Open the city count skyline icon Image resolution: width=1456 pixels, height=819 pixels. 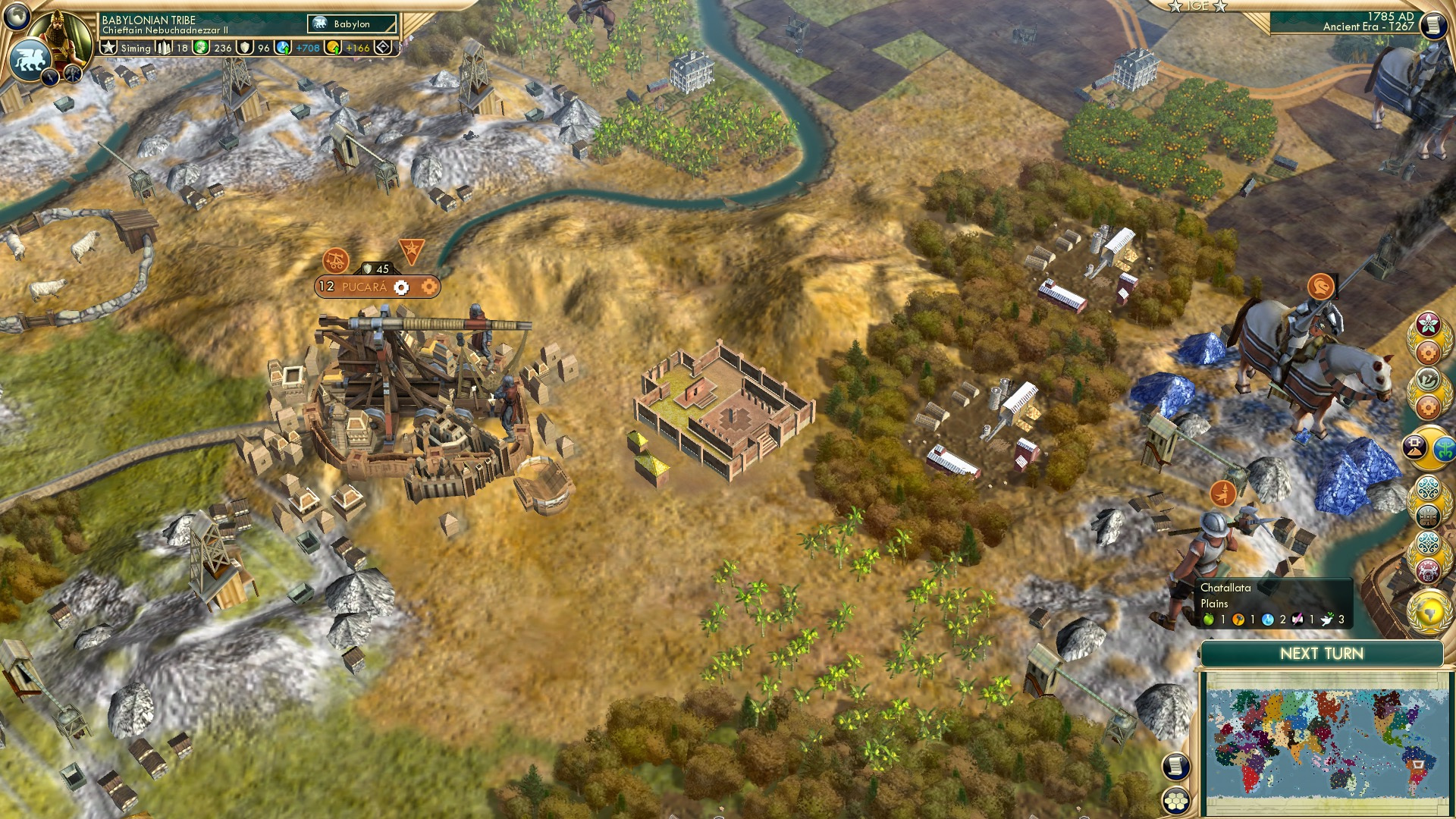pos(163,48)
